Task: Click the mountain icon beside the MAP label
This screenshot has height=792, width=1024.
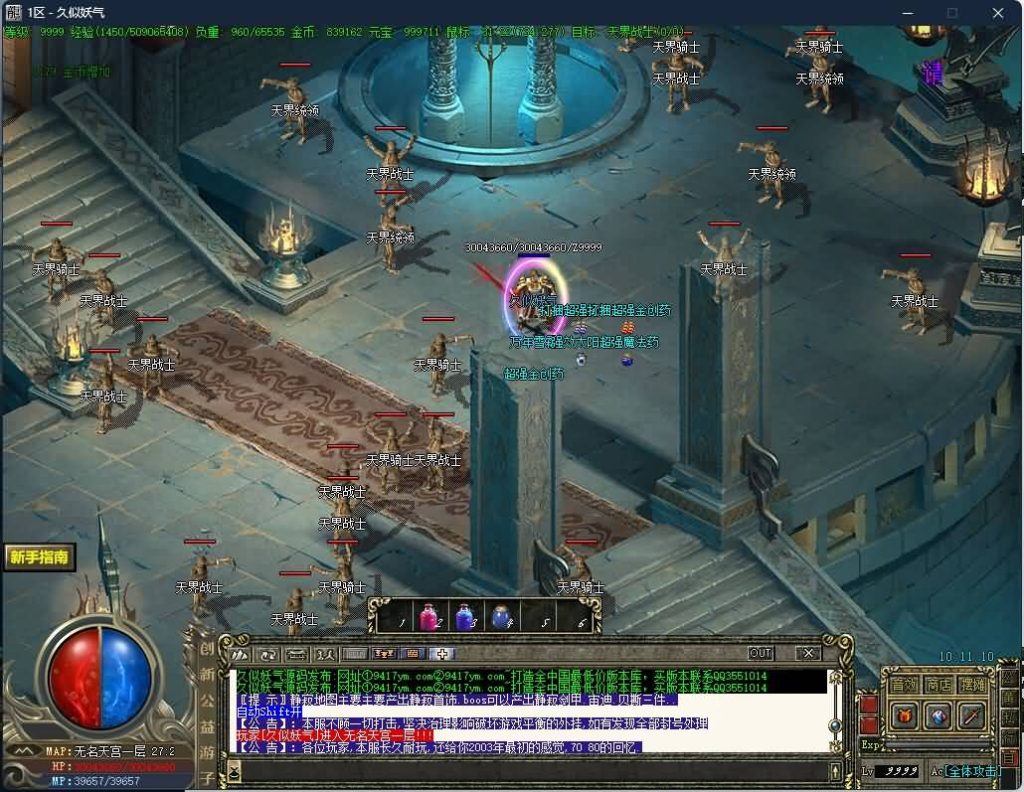Action: click(22, 751)
